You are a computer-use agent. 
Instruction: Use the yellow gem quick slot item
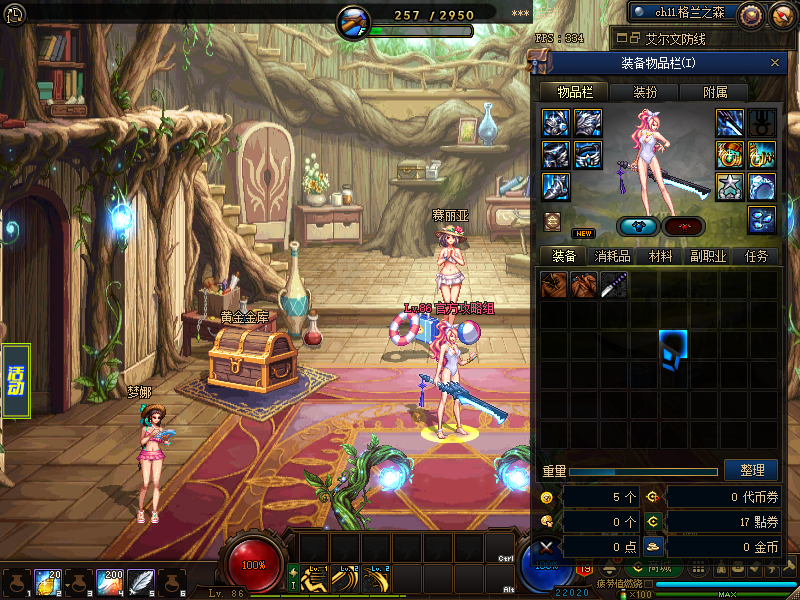pyautogui.click(x=48, y=582)
